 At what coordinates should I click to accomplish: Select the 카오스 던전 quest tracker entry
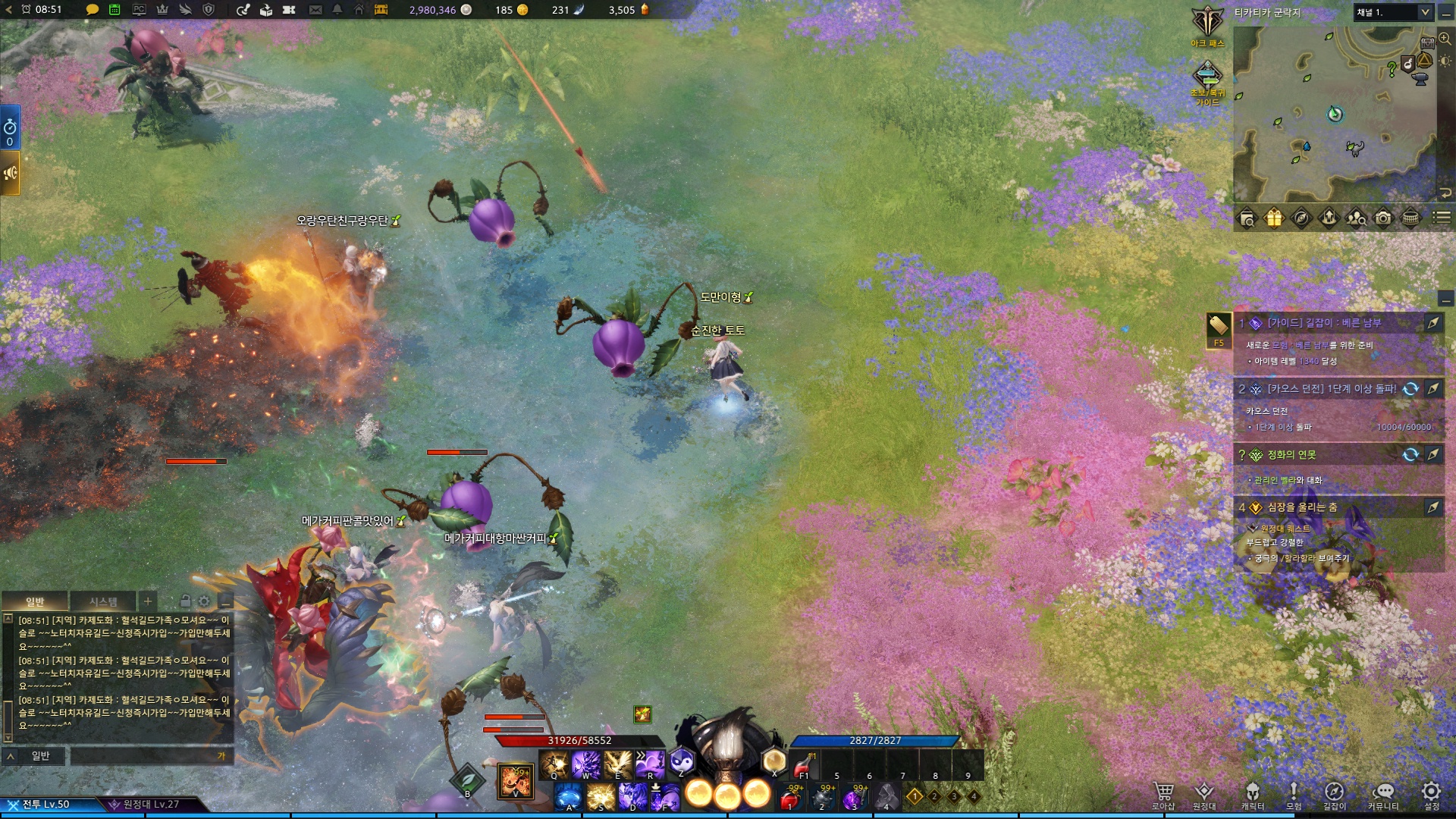1331,389
